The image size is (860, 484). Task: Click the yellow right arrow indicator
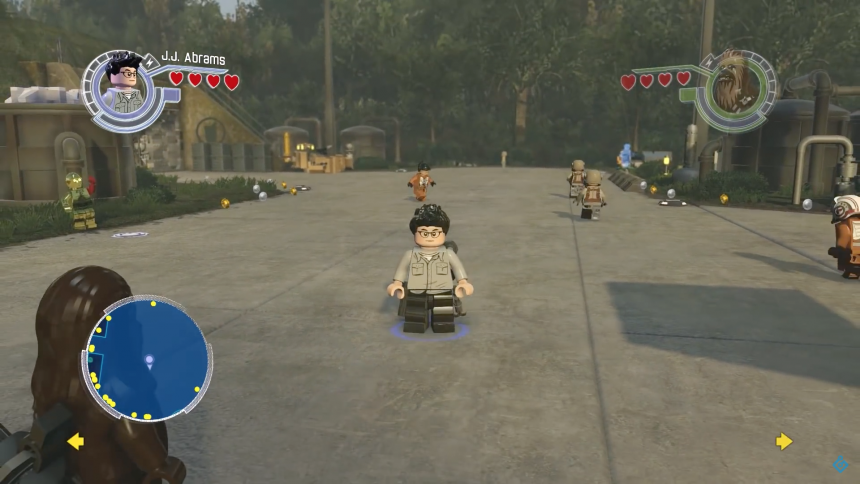point(784,441)
